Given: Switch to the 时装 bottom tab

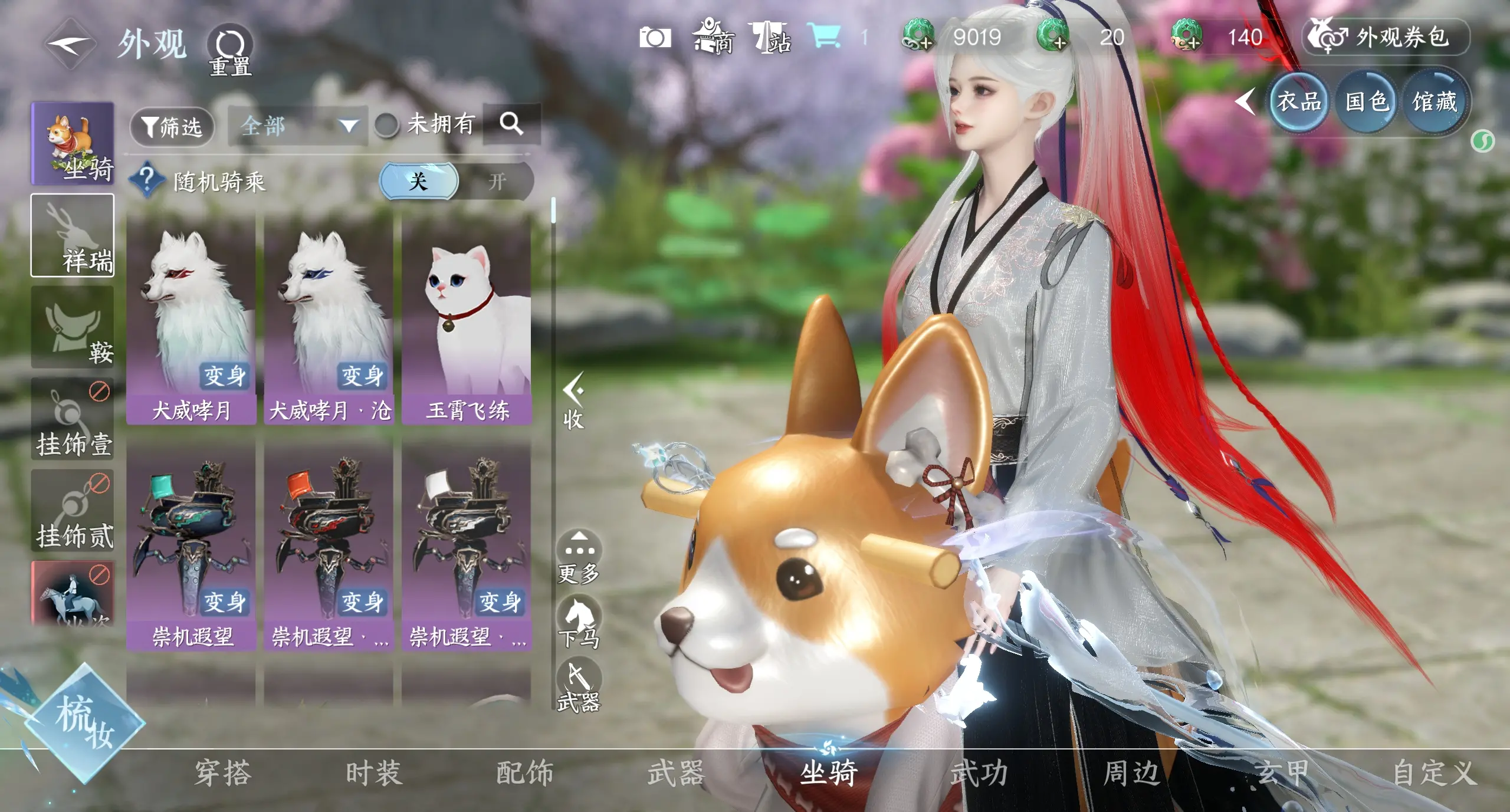Looking at the screenshot, I should click(x=374, y=773).
